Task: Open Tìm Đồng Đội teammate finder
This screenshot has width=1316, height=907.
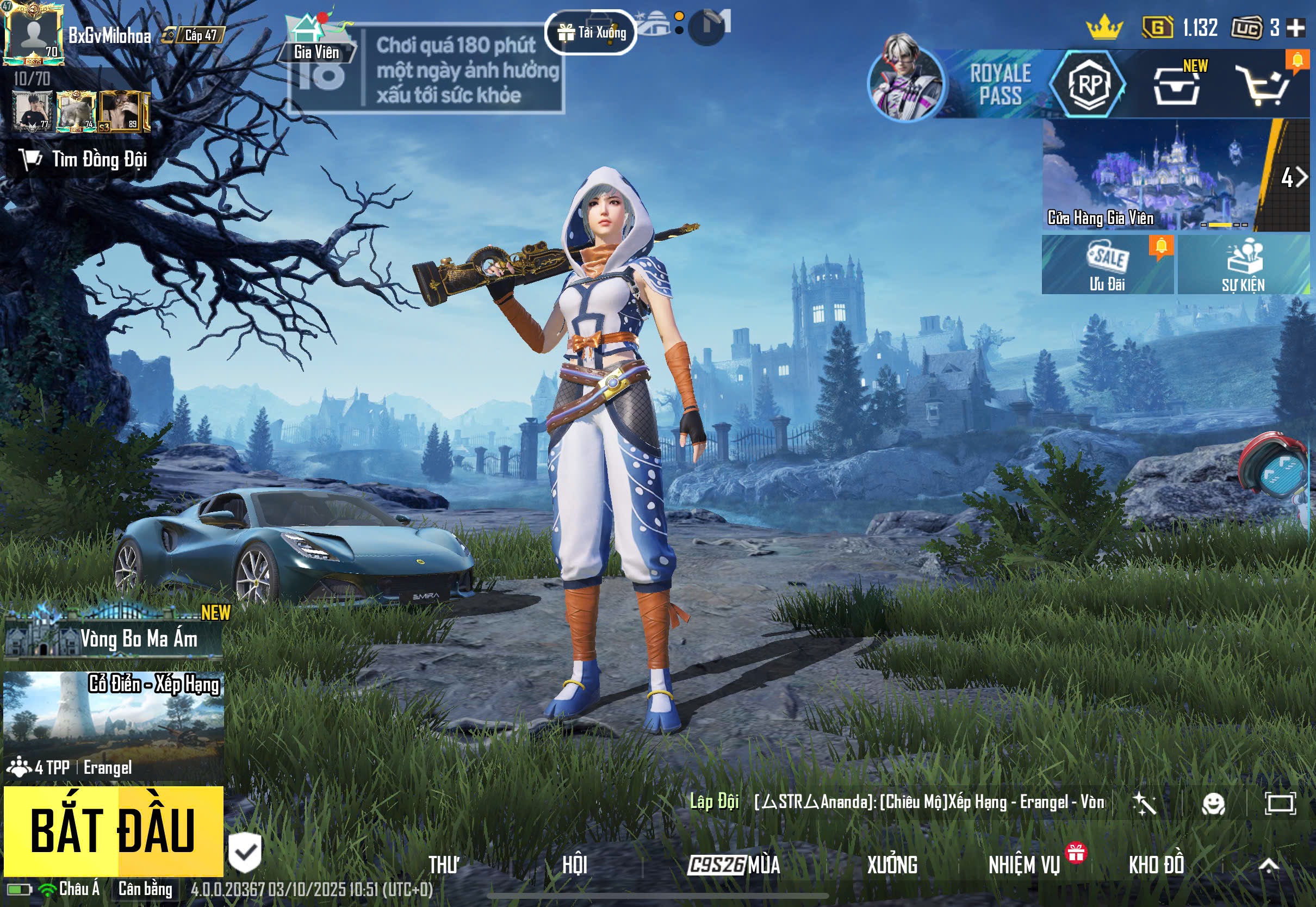Action: click(84, 160)
